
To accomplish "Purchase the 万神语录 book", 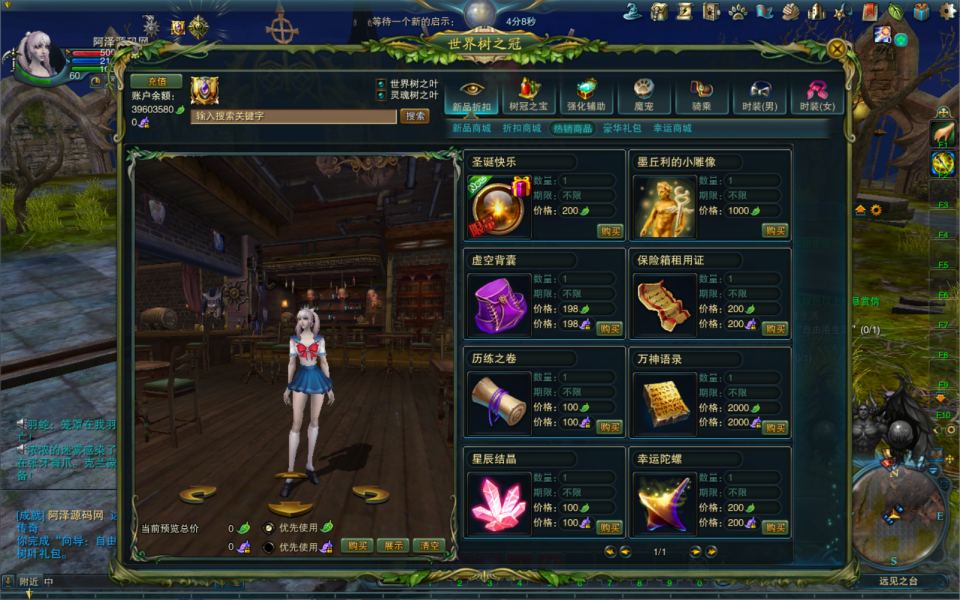I will pos(776,427).
